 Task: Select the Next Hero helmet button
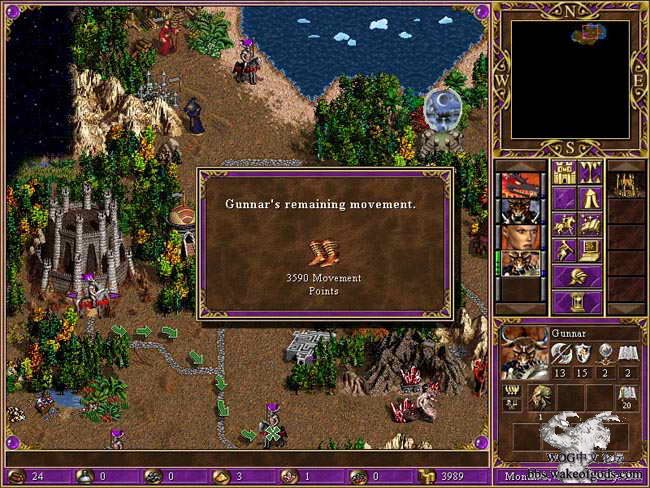tap(576, 276)
